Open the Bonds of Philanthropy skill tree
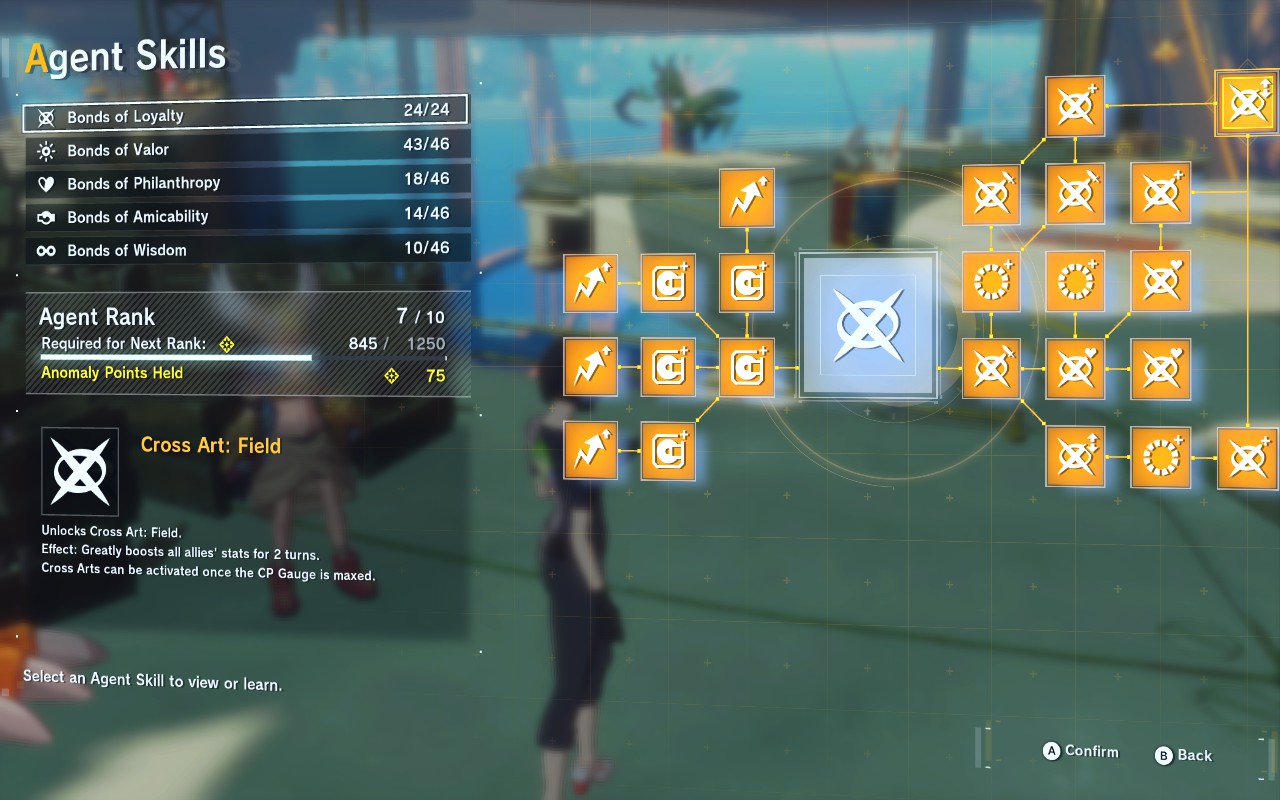Viewport: 1280px width, 800px height. pos(245,183)
